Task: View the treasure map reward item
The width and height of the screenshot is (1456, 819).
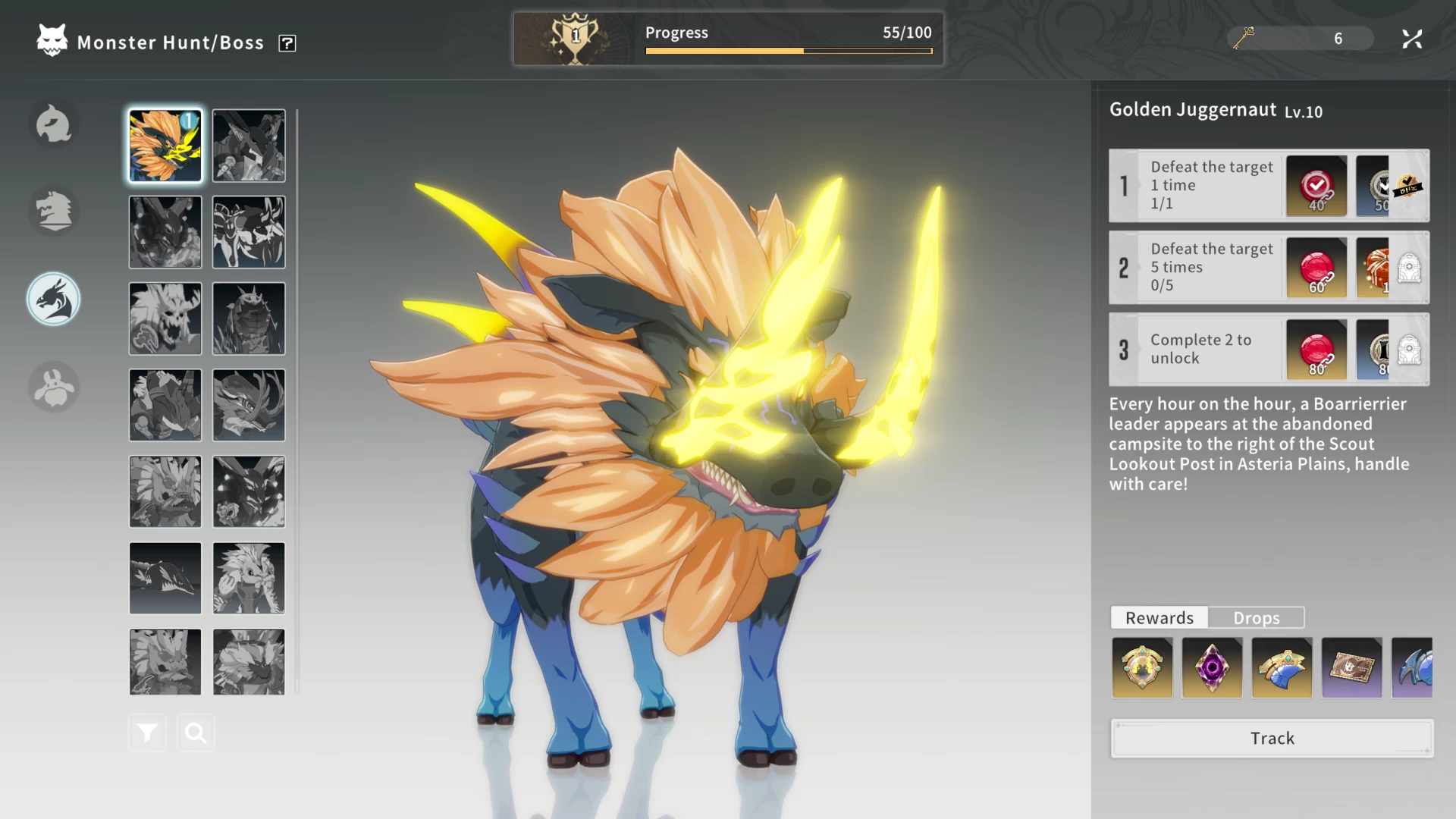Action: click(1351, 667)
